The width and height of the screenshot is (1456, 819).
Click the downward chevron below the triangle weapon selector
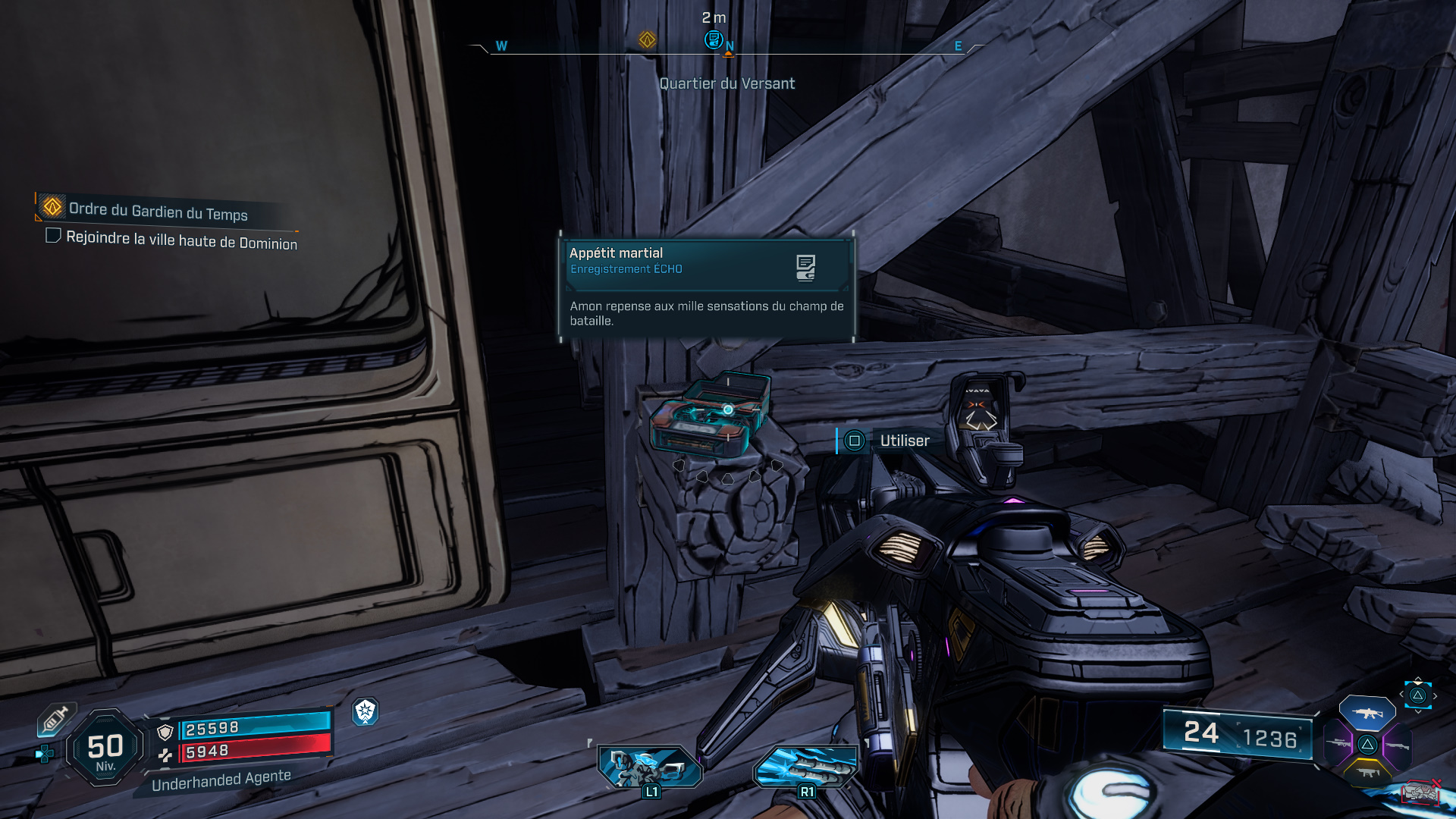click(1418, 711)
